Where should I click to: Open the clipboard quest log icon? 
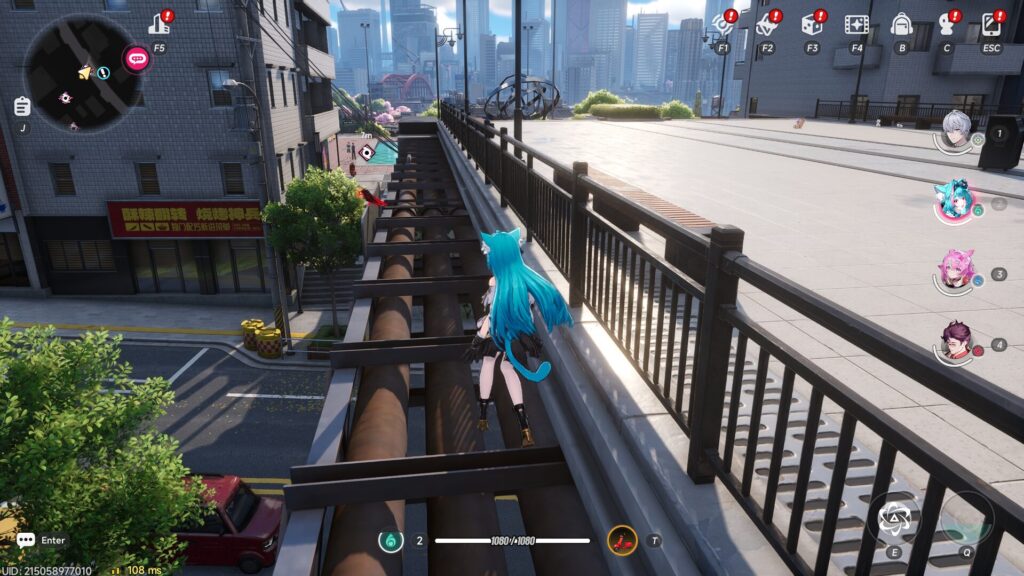22,106
